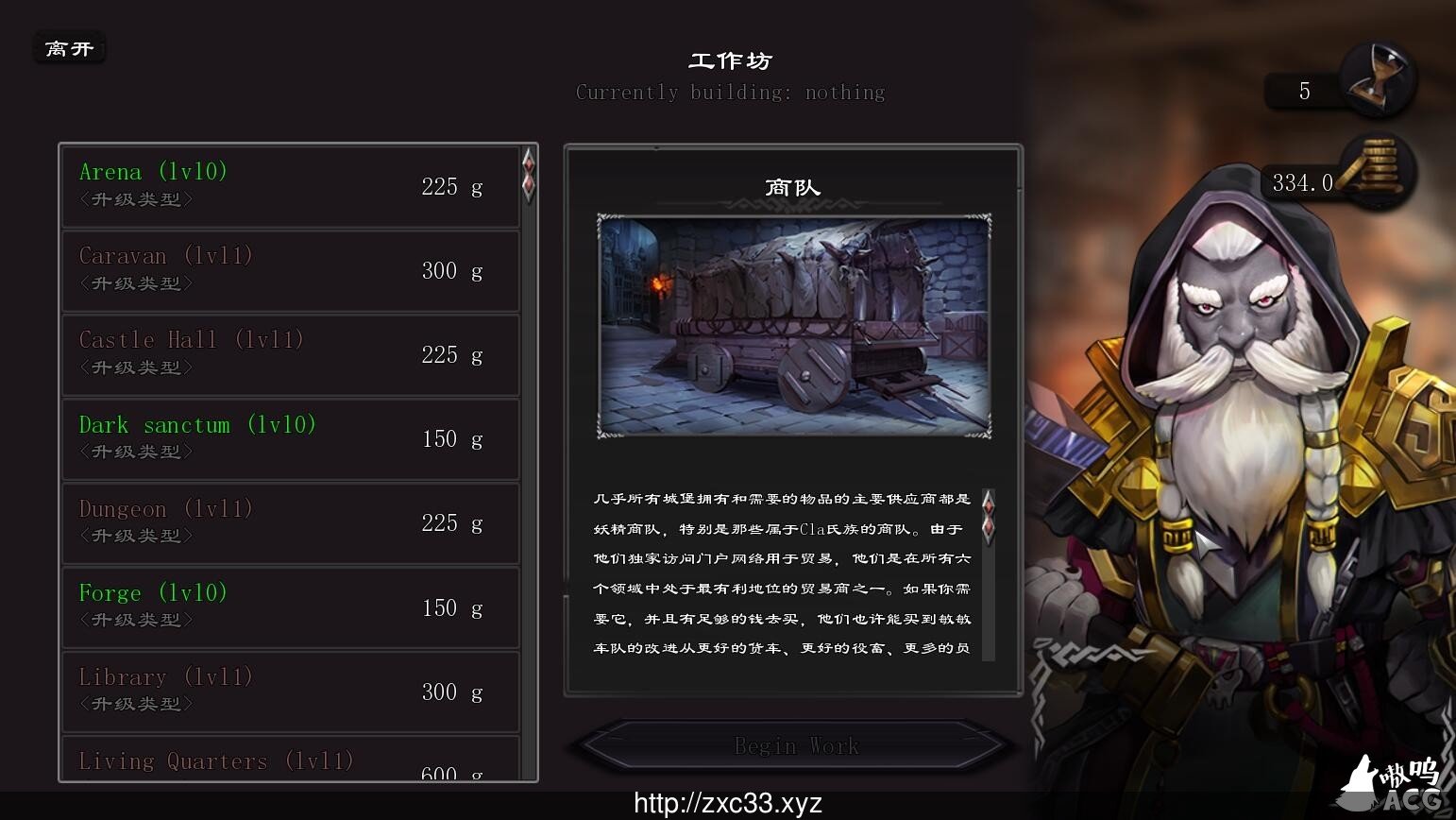This screenshot has width=1456, height=820.
Task: Click the Begin Work button
Action: click(x=795, y=746)
